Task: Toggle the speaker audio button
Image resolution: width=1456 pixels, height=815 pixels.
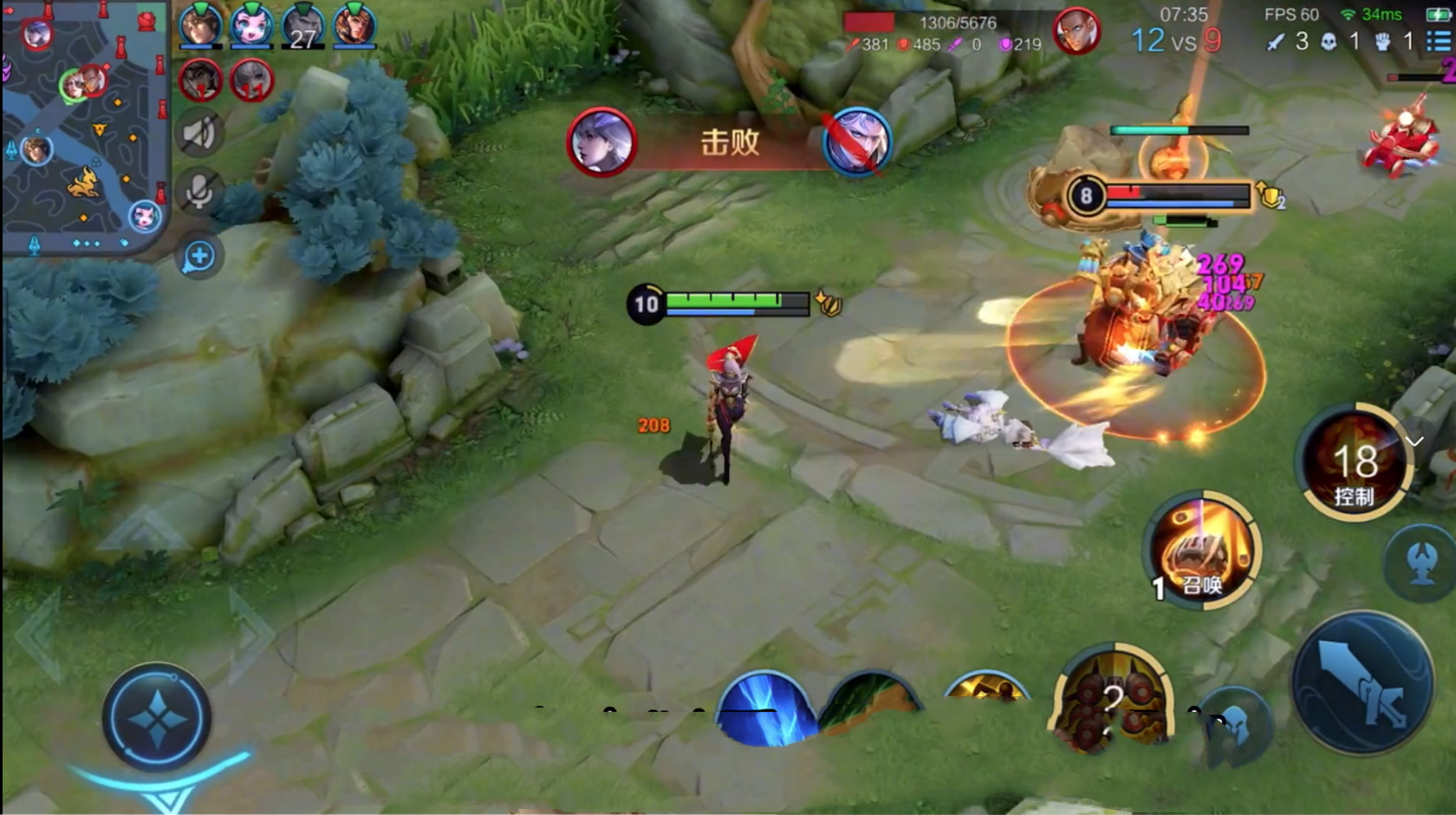Action: (200, 134)
